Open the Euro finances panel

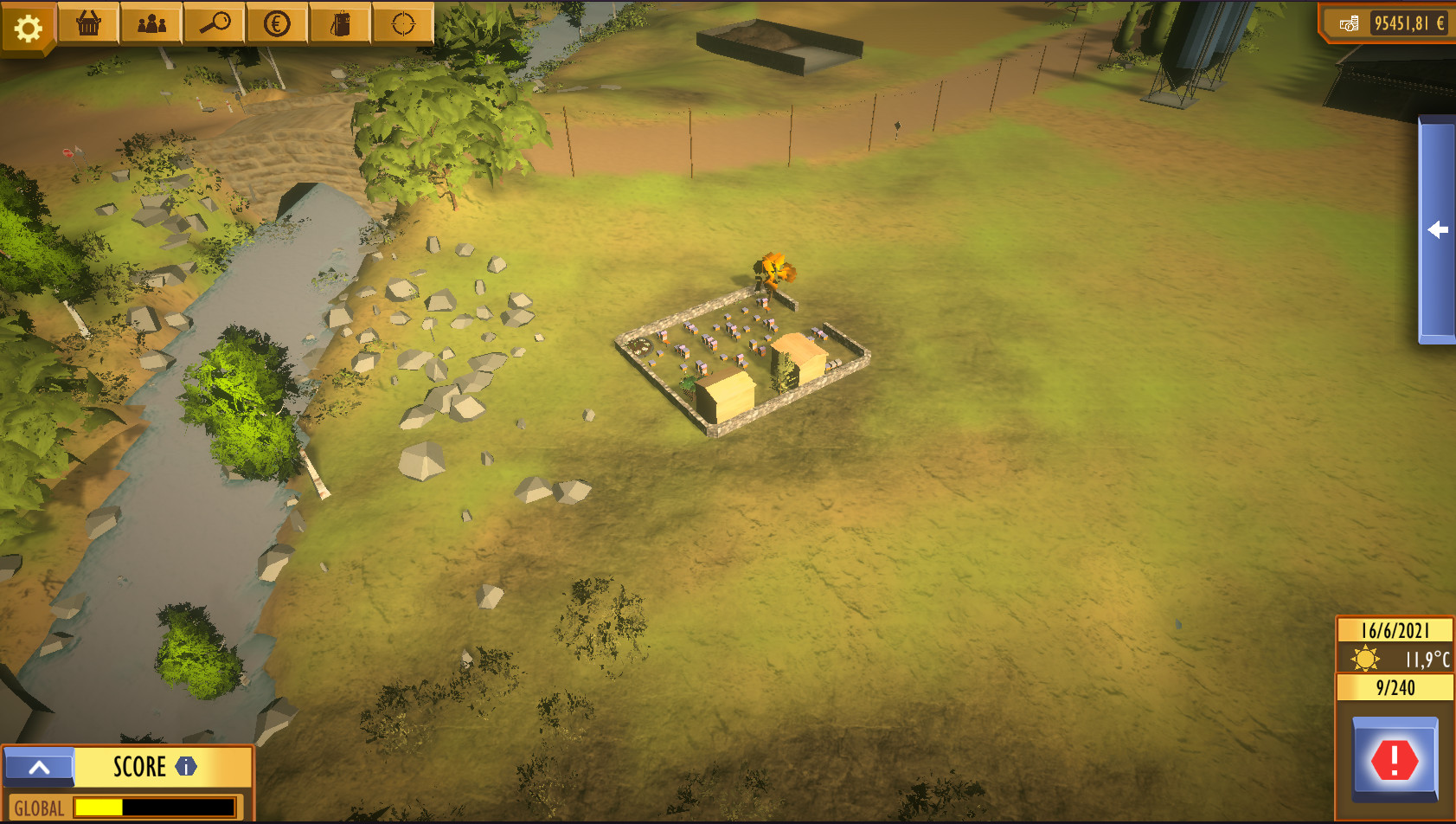click(x=275, y=23)
